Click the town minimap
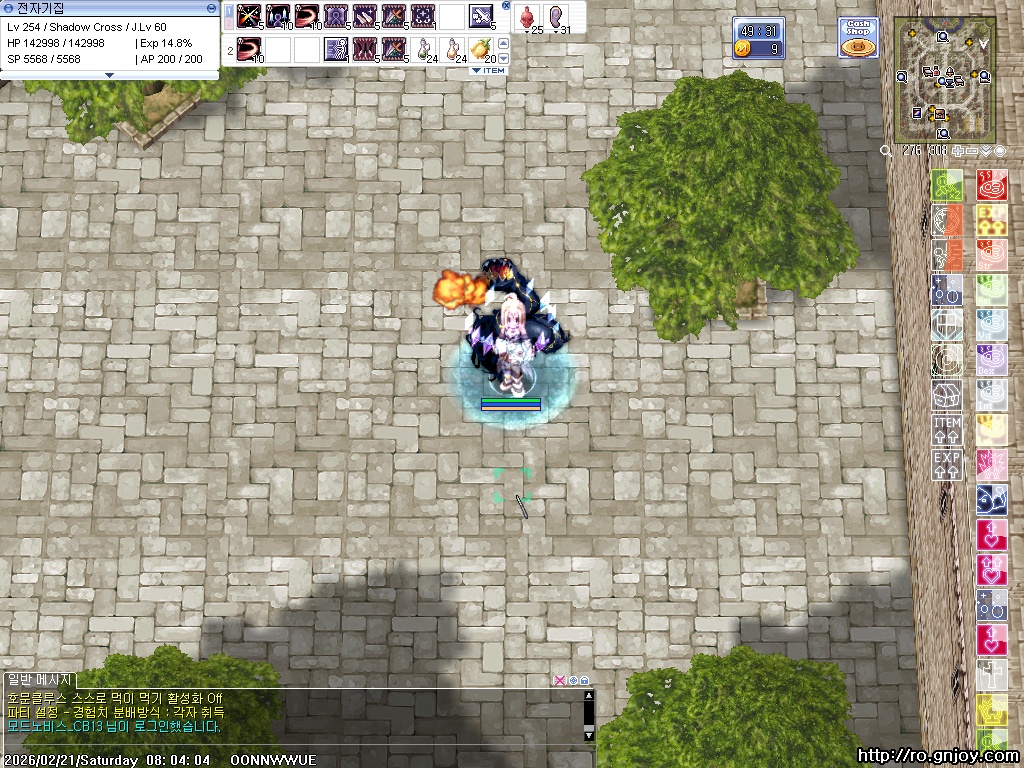 (x=944, y=80)
